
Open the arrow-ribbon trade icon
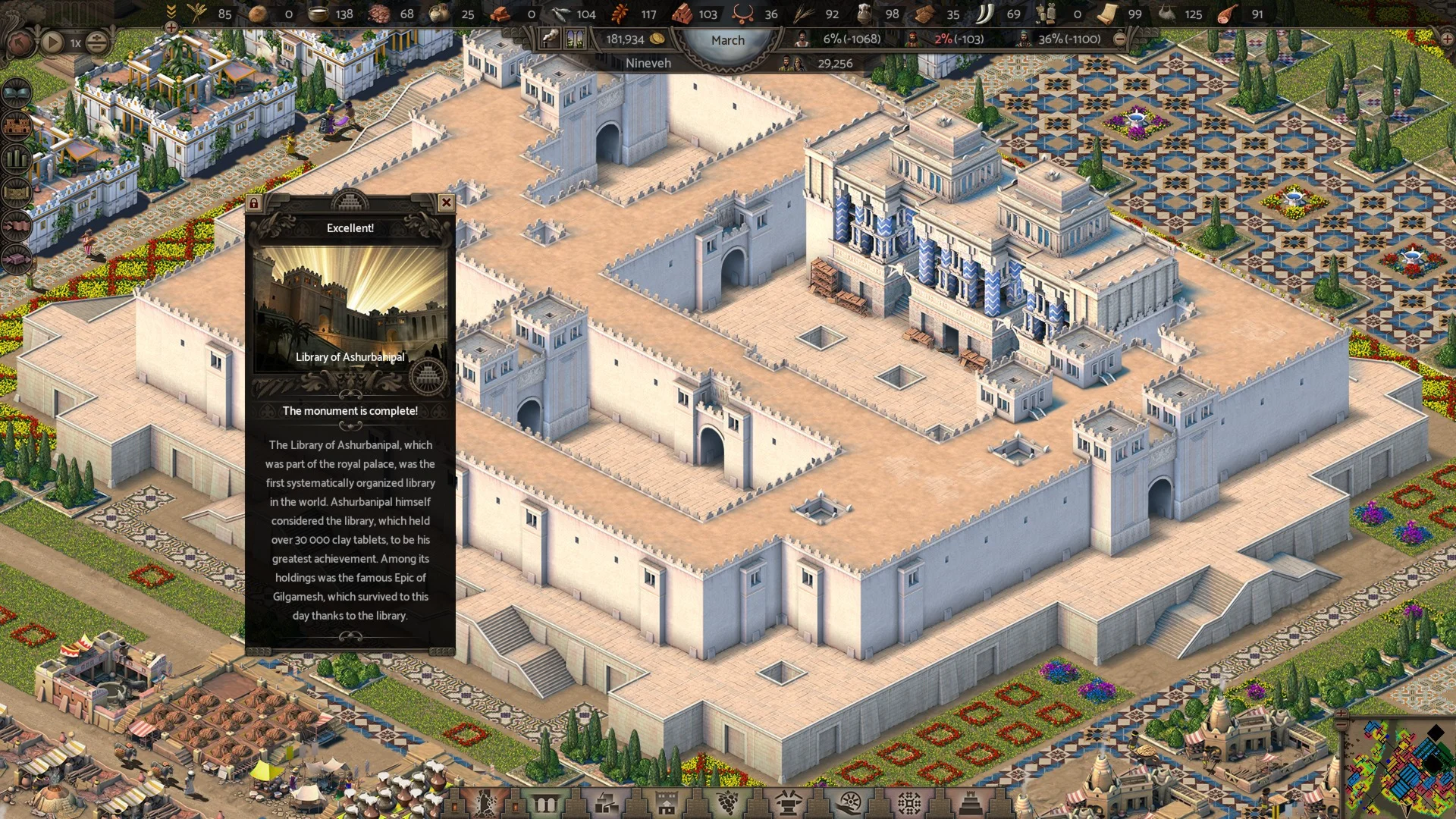click(x=17, y=225)
